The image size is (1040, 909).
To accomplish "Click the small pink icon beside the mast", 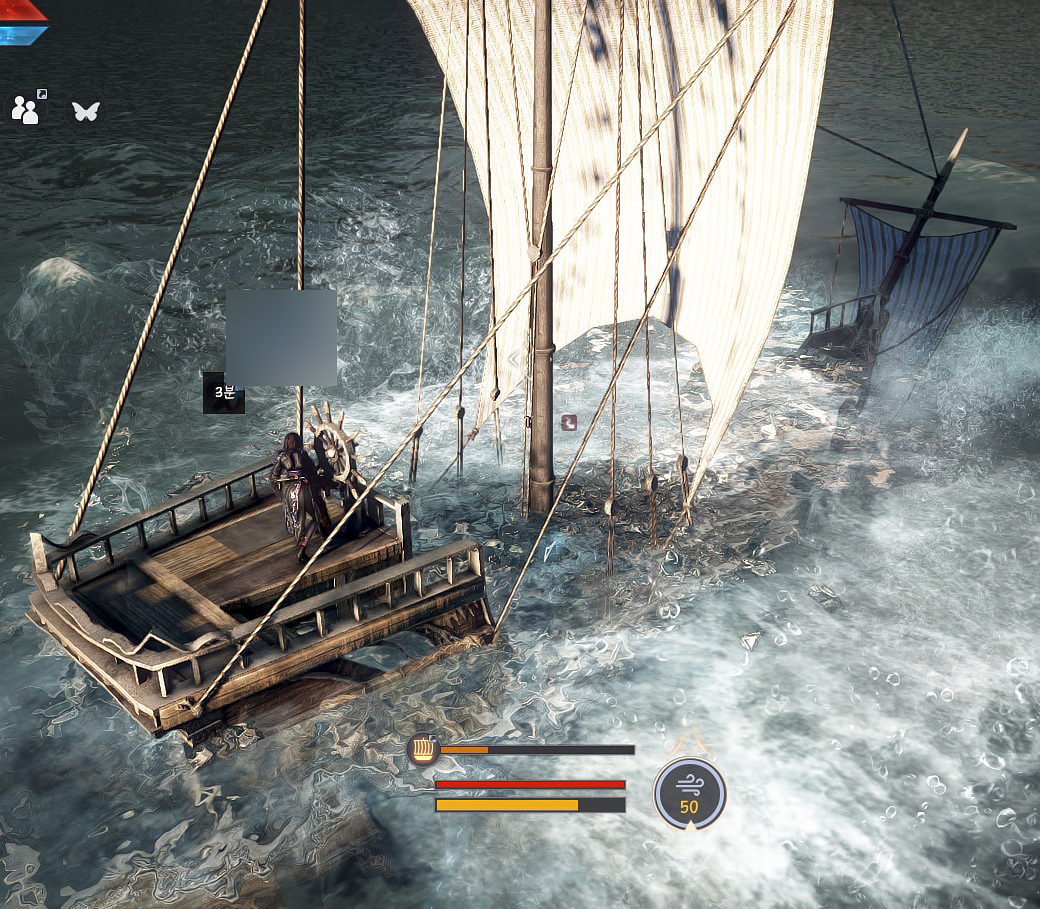I will [x=569, y=422].
